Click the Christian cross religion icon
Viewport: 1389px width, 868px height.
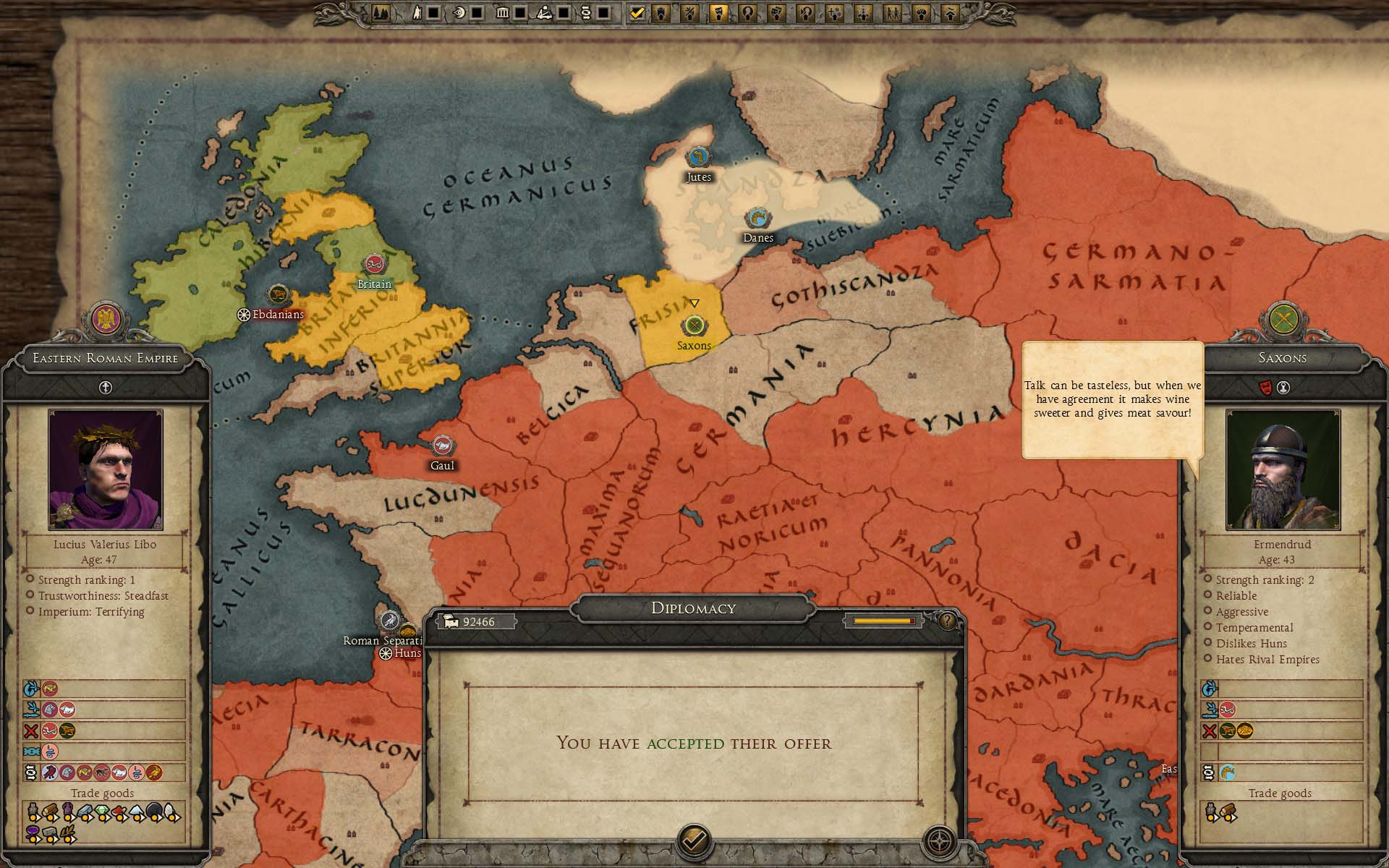(106, 388)
